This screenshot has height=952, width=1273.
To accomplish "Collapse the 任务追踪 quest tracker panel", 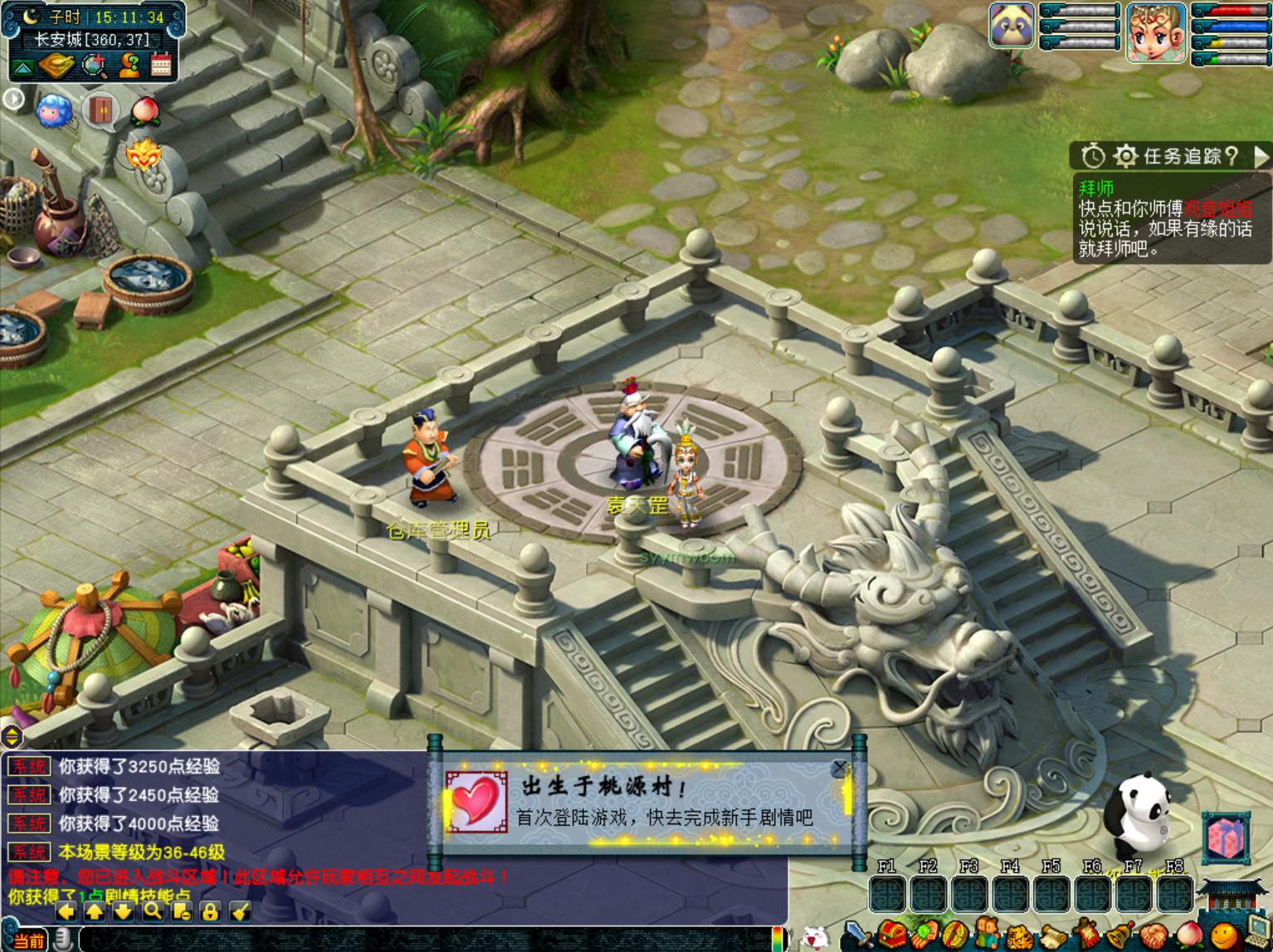I will 1261,156.
